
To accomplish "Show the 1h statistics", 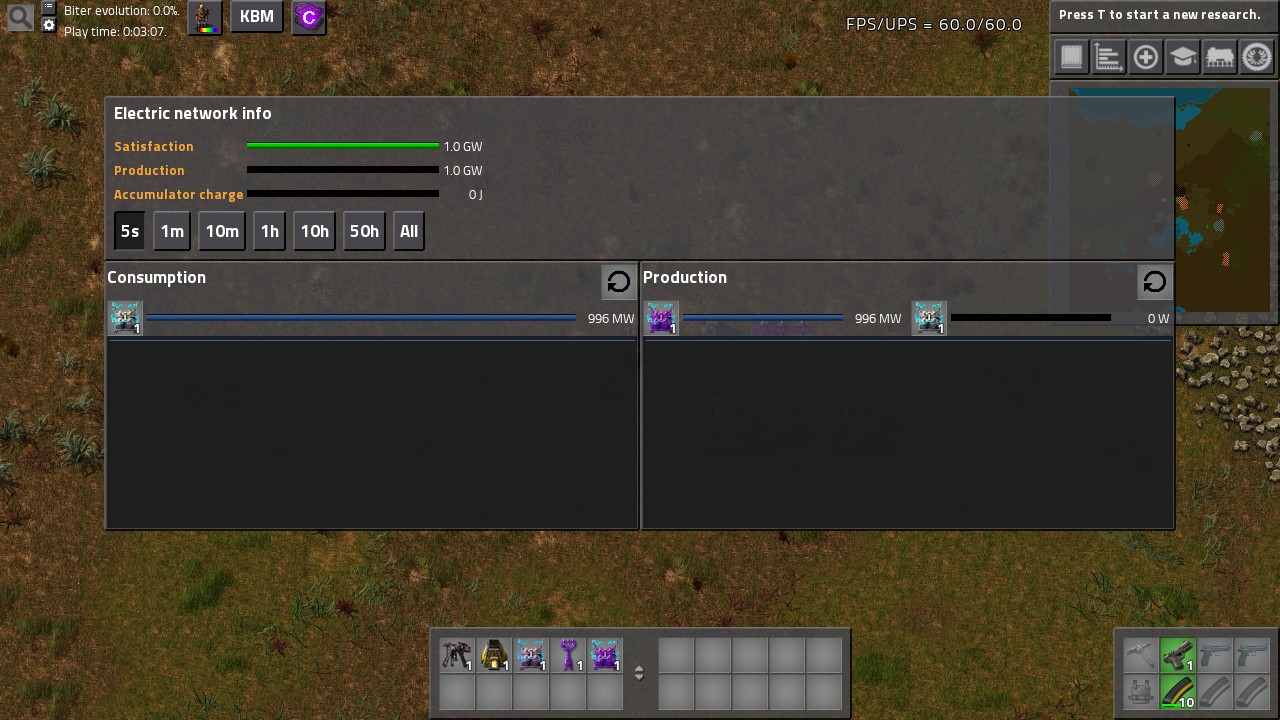I will tap(270, 231).
